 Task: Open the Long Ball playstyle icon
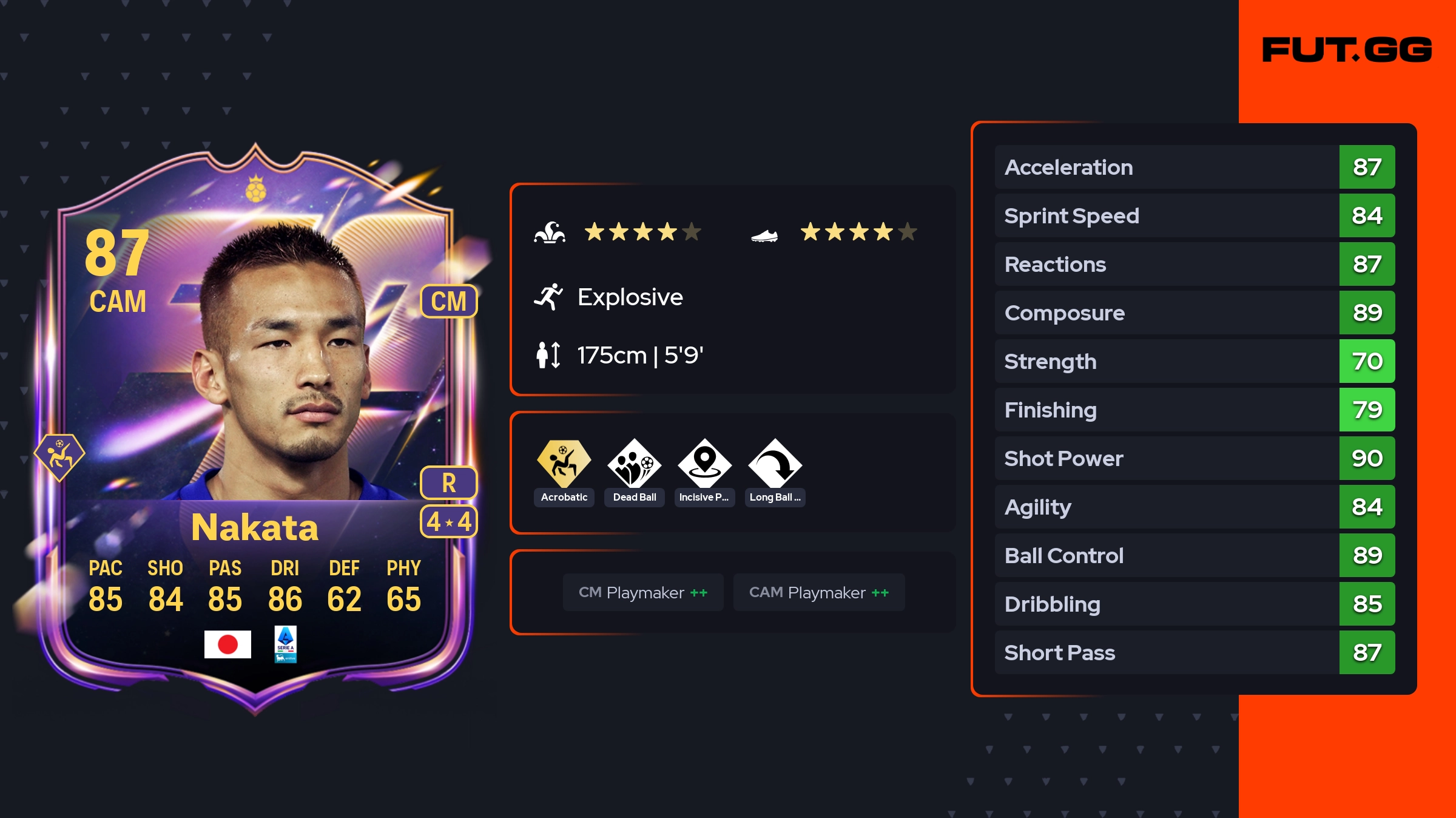pos(775,464)
